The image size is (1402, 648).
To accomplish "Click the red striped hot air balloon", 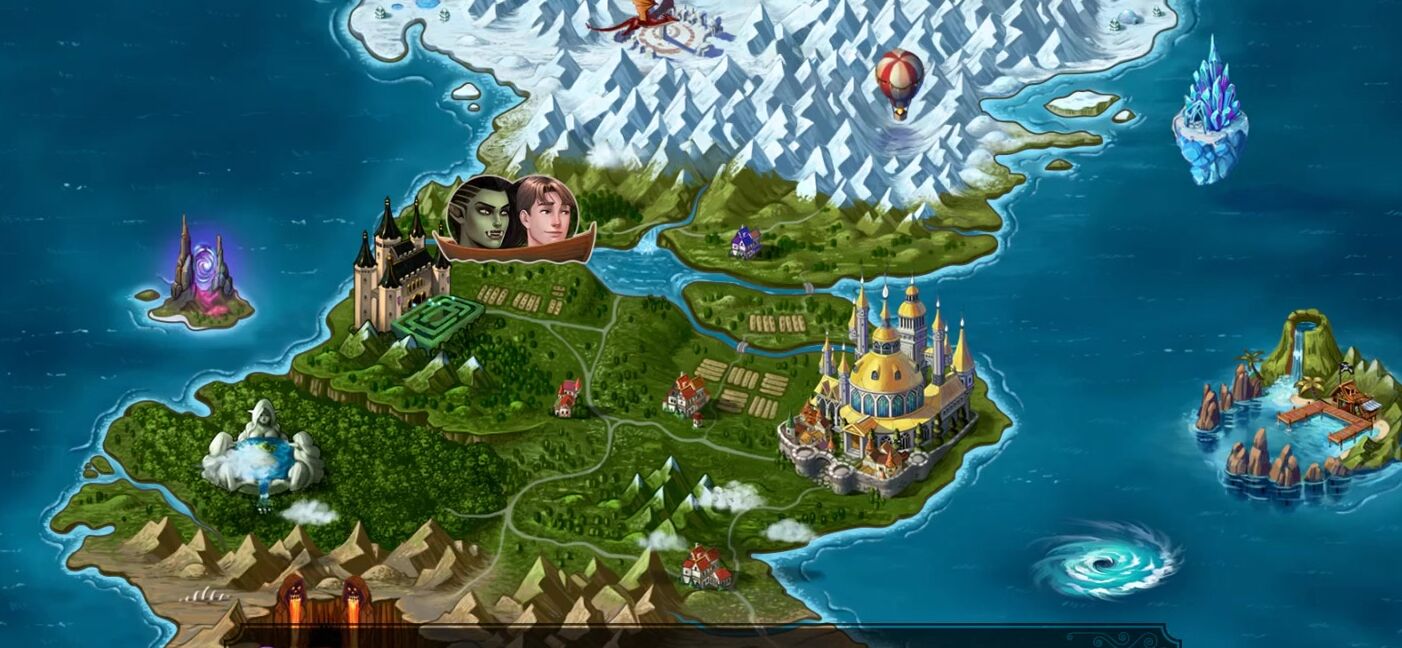I will point(898,80).
